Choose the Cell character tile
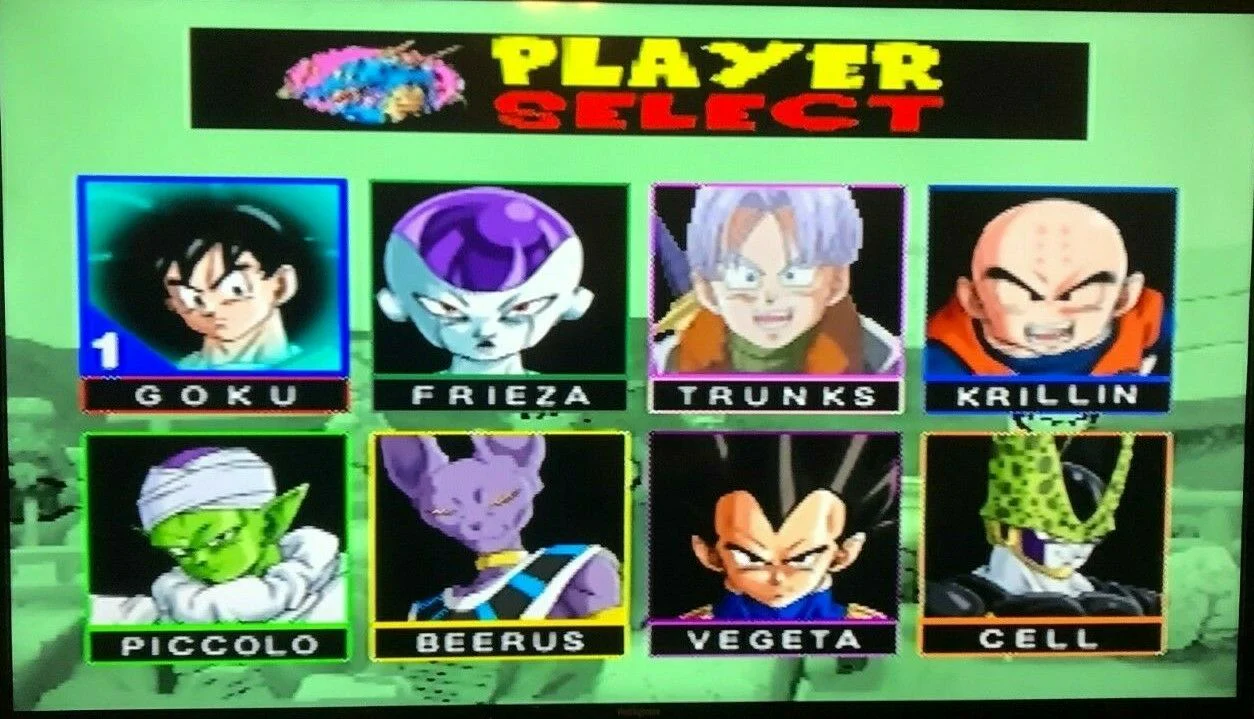Image resolution: width=1254 pixels, height=719 pixels. 1044,527
